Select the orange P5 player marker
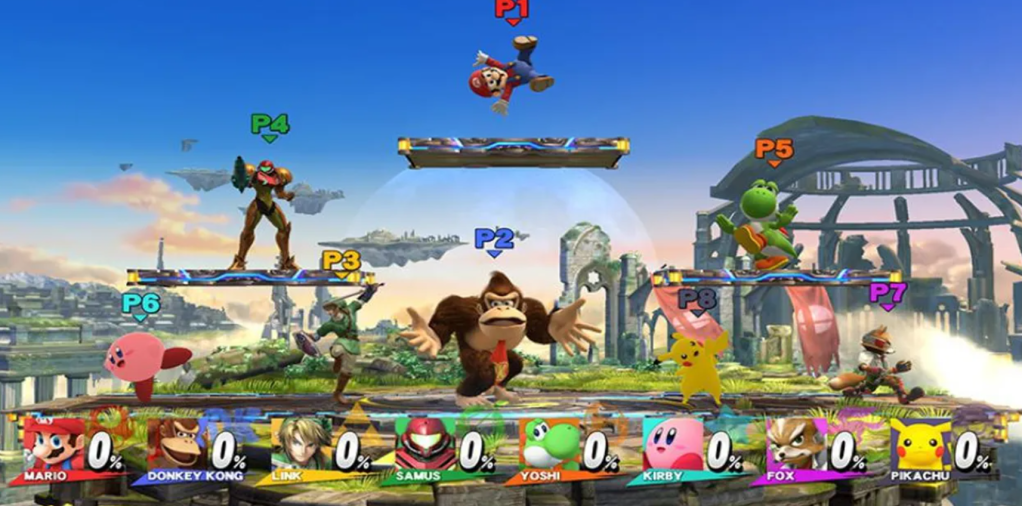The image size is (1022, 506). point(773,150)
